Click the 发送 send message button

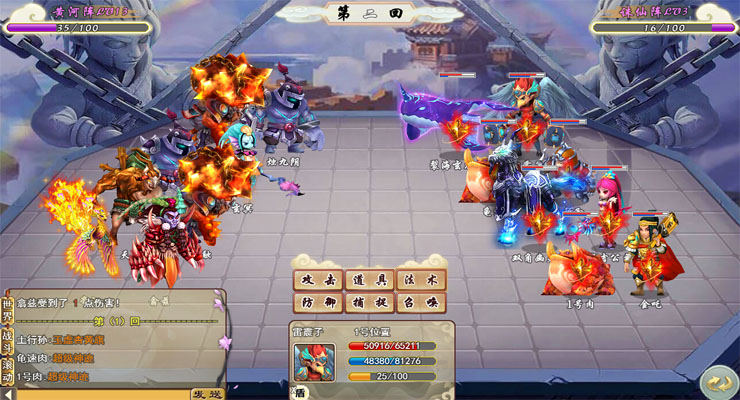click(x=205, y=394)
